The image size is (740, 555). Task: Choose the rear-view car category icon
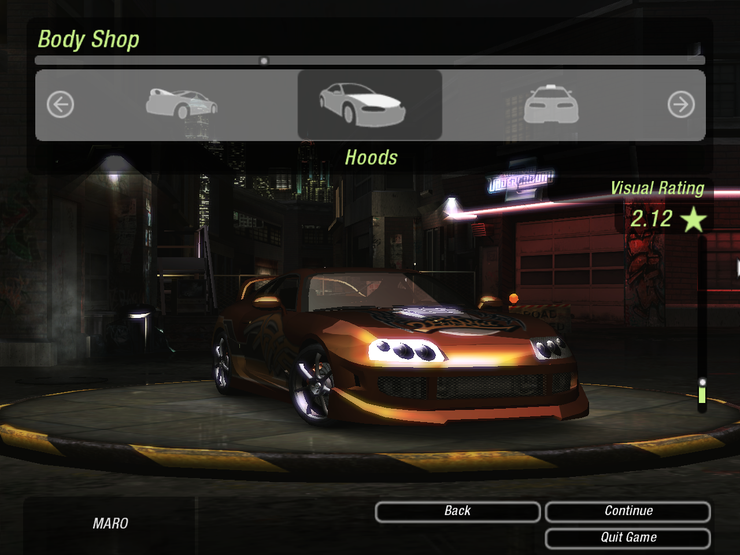coord(181,103)
